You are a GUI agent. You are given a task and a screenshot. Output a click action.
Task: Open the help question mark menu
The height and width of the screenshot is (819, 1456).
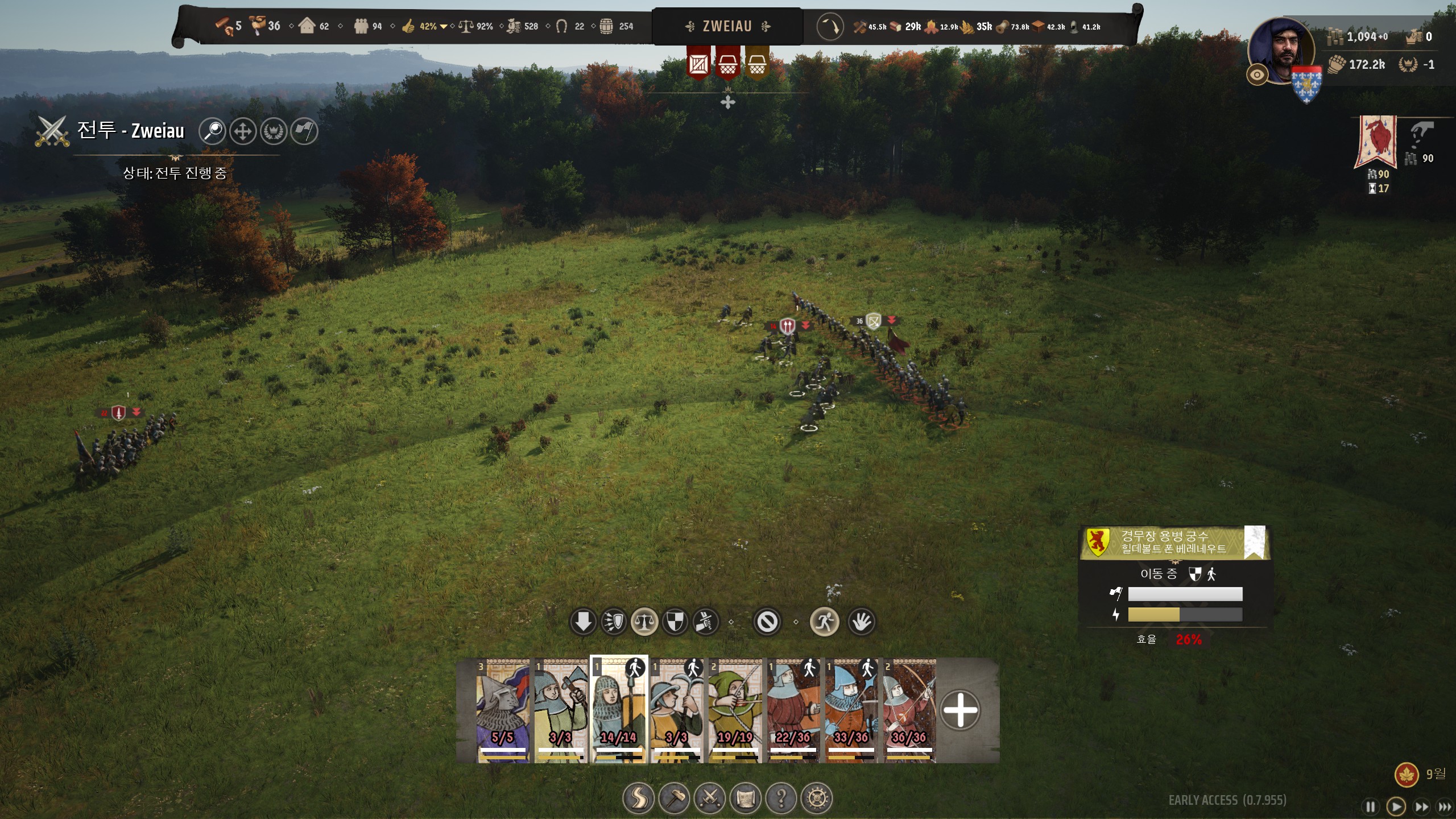[x=781, y=799]
